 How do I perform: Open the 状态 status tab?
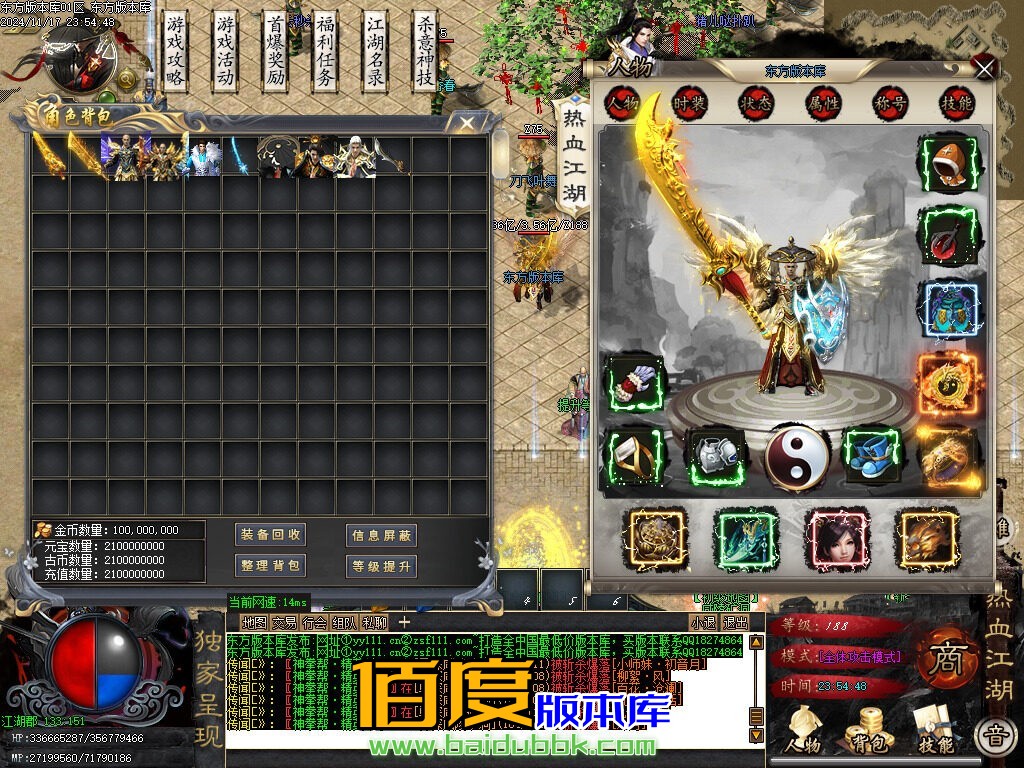point(755,103)
